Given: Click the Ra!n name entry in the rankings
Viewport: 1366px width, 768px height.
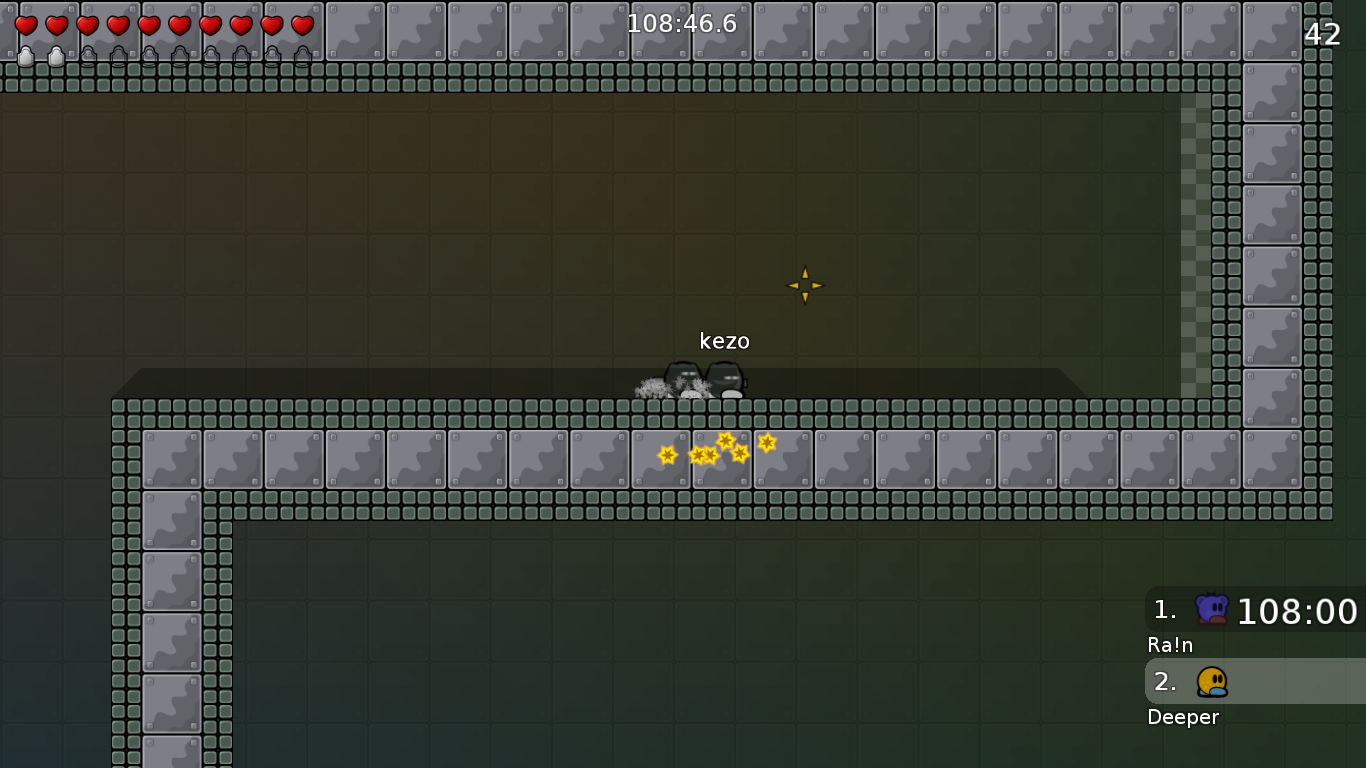Looking at the screenshot, I should [1169, 645].
